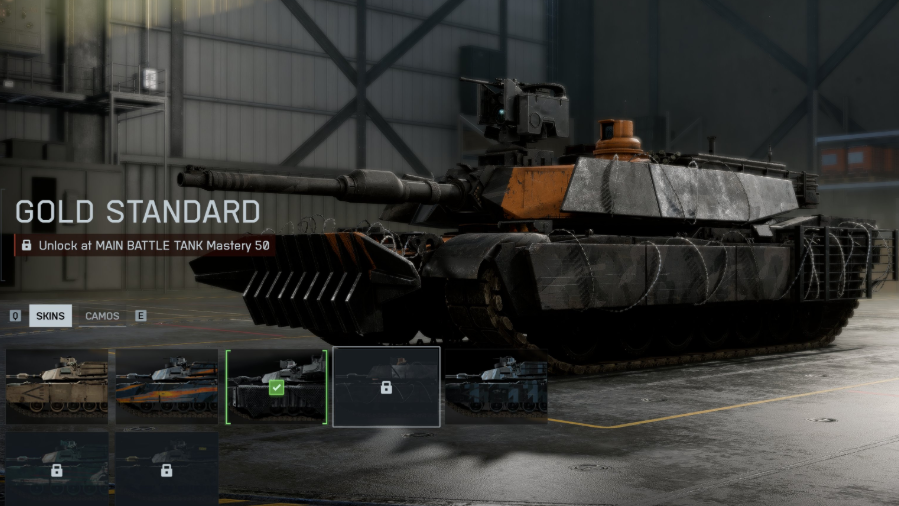Choose the blue and orange tank skin

[x=166, y=387]
